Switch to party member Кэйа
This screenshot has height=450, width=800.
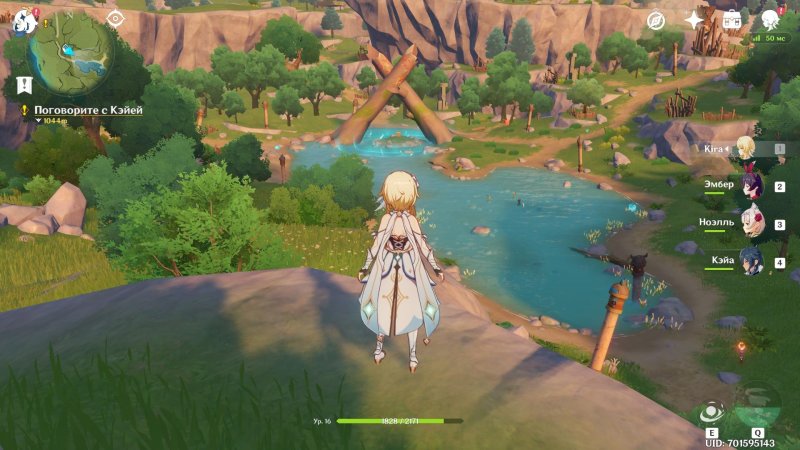(x=750, y=262)
